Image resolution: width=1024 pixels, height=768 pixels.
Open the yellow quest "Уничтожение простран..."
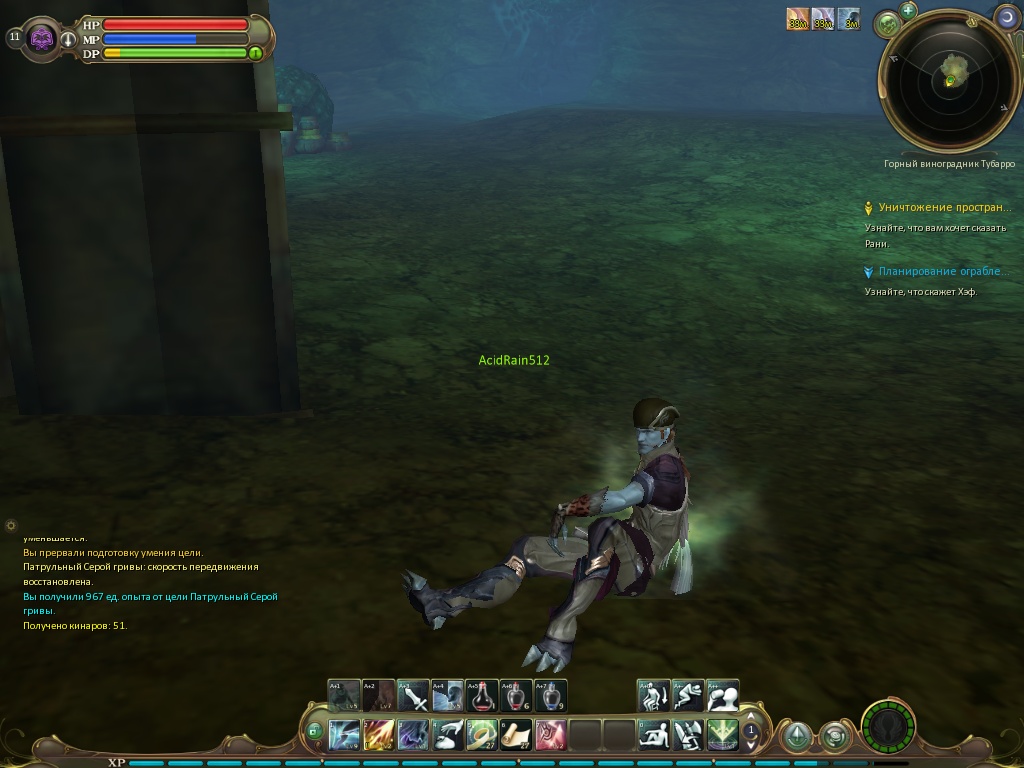click(x=944, y=208)
